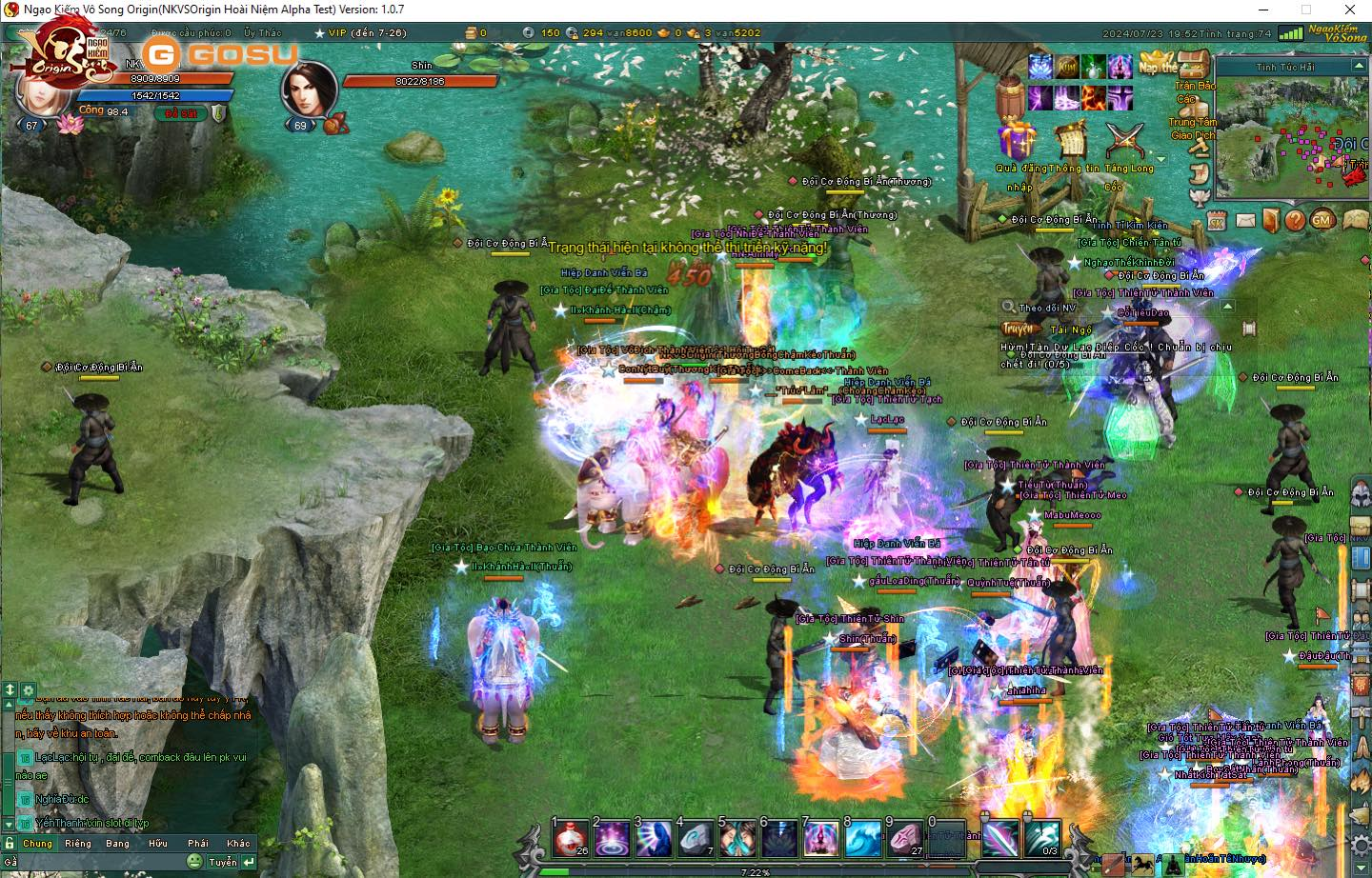Select the Shin target portrait
The image size is (1372, 878).
click(308, 90)
